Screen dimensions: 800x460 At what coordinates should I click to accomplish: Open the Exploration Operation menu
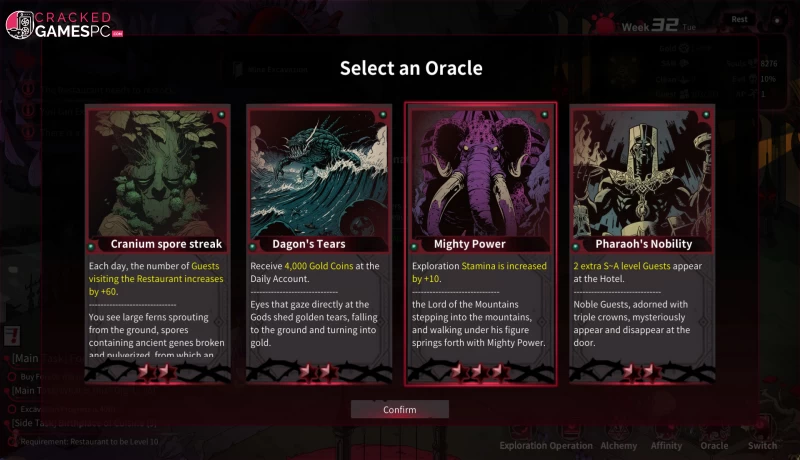[x=546, y=445]
